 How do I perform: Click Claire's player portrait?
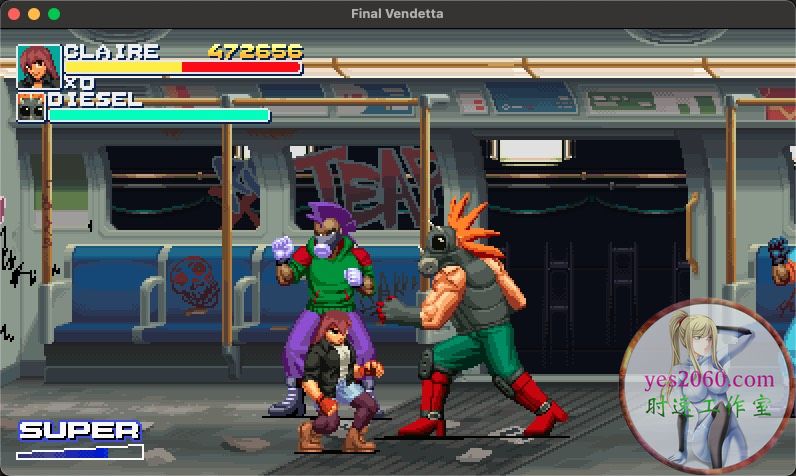[x=38, y=66]
